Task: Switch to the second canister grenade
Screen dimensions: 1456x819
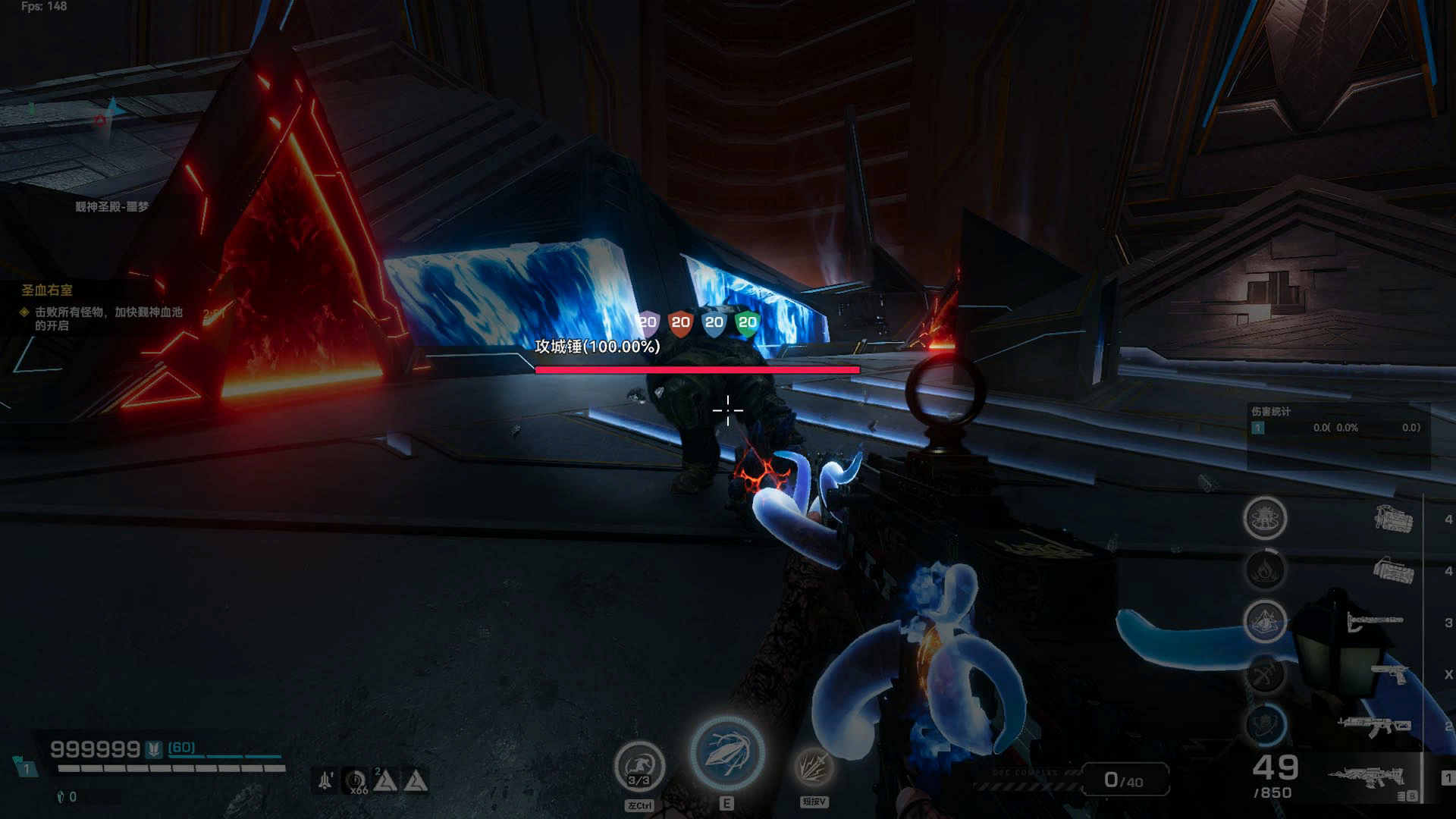Action: pyautogui.click(x=1393, y=570)
